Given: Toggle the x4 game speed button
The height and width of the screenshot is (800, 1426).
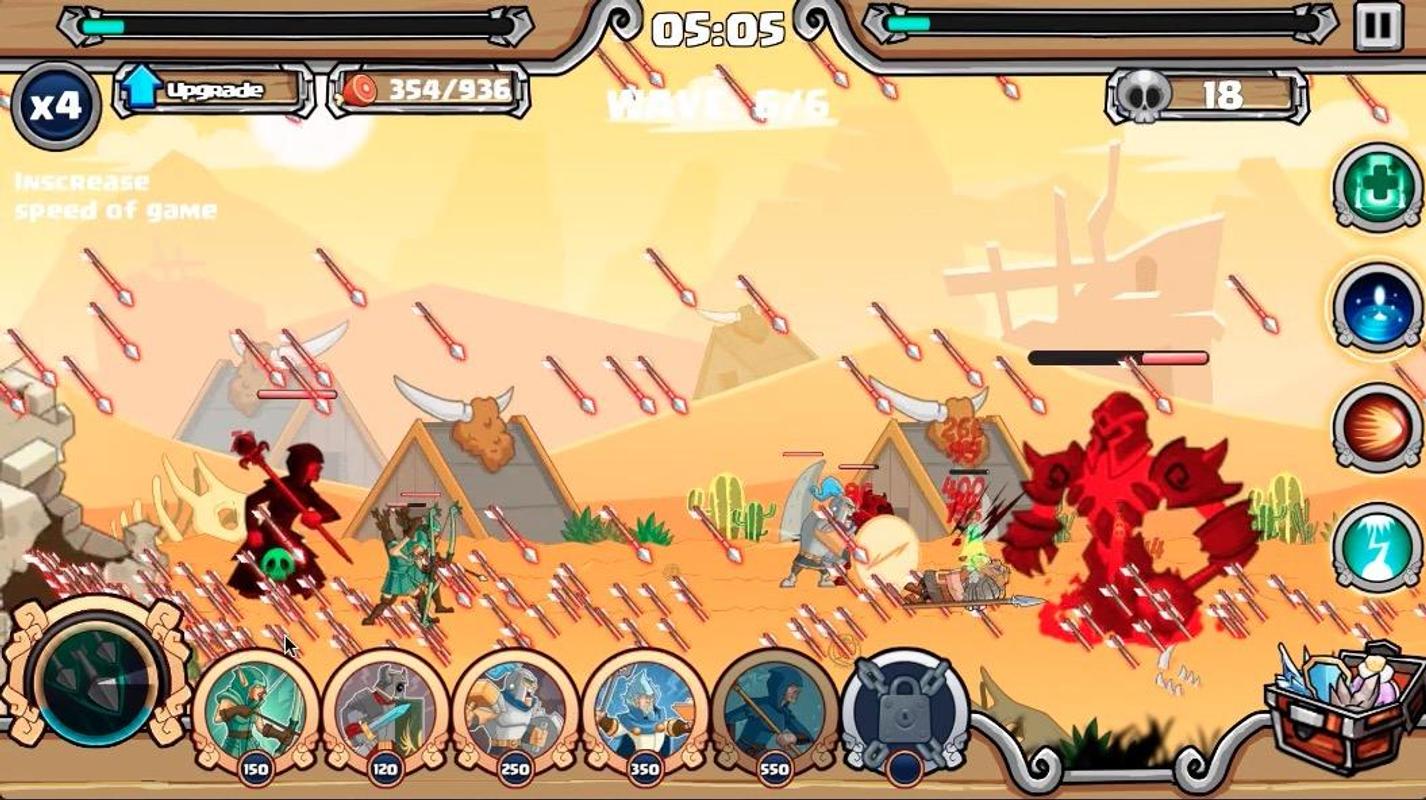Looking at the screenshot, I should click(55, 105).
